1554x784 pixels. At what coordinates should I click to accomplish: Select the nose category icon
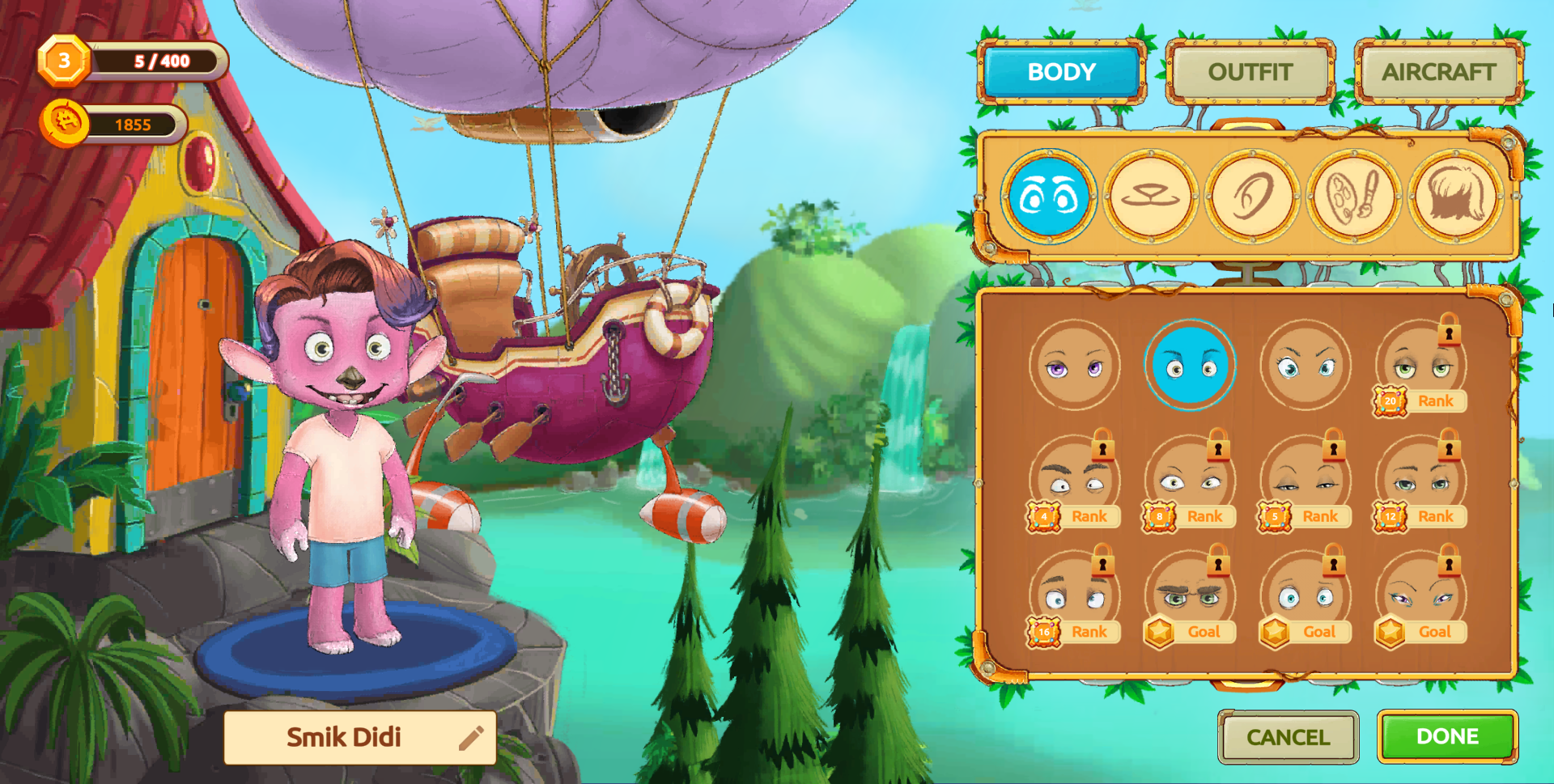(1150, 197)
